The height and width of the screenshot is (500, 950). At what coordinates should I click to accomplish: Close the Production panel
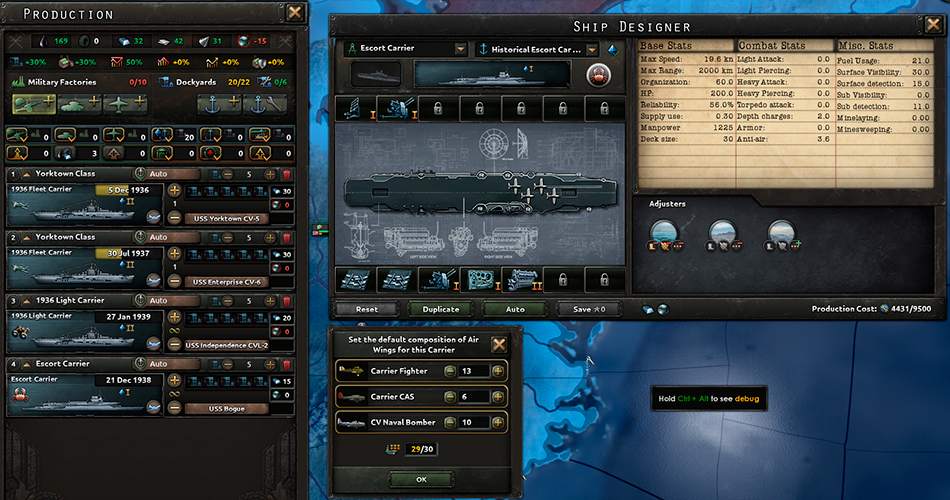(x=295, y=13)
